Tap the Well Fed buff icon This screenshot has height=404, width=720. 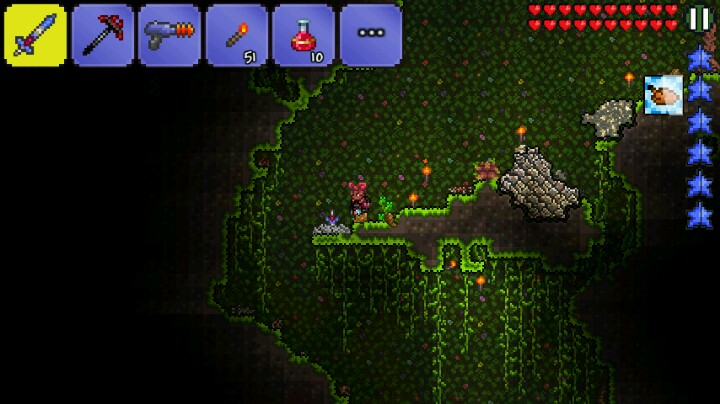[x=663, y=95]
